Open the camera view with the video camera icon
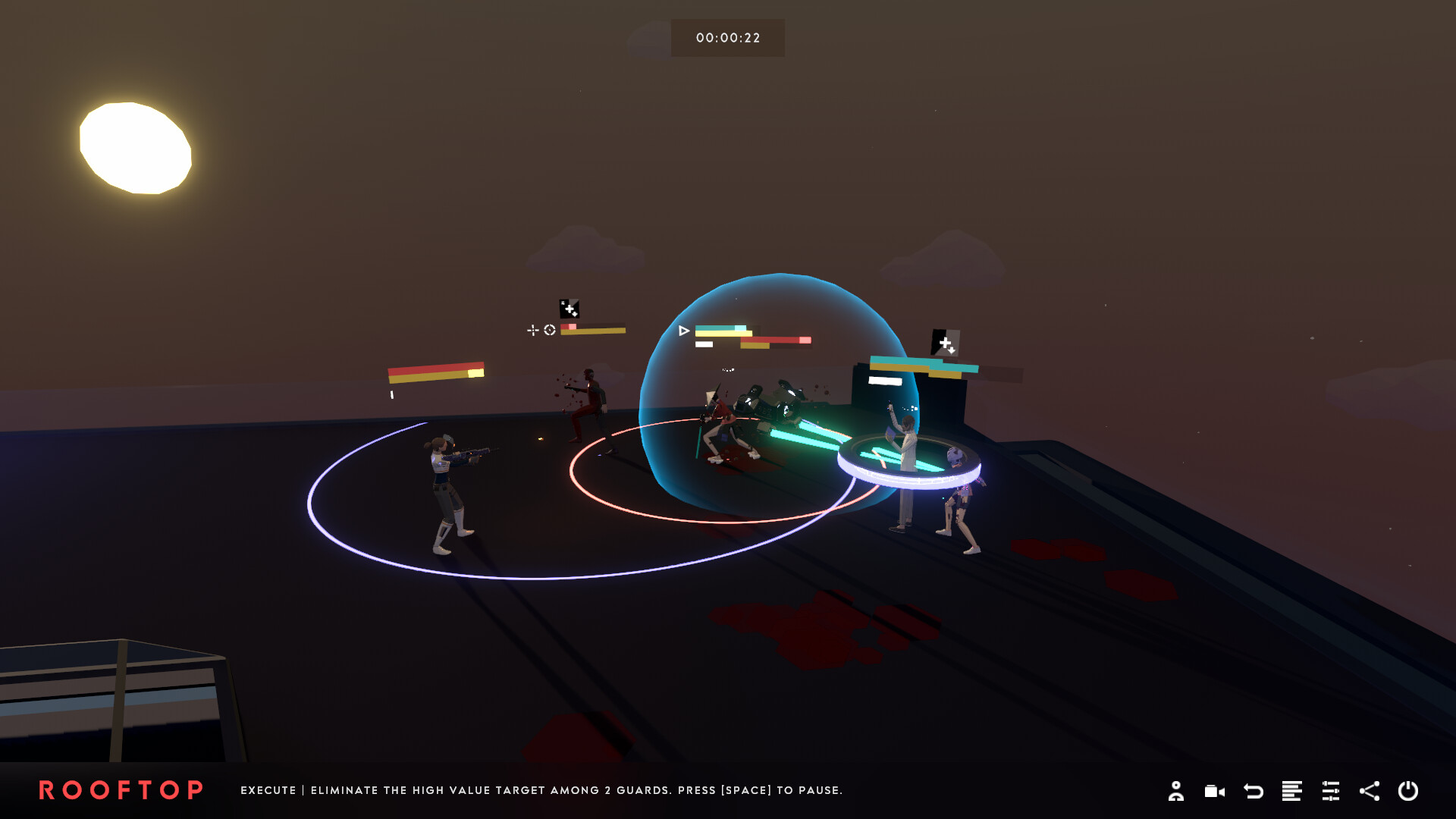1456x819 pixels. [x=1215, y=792]
